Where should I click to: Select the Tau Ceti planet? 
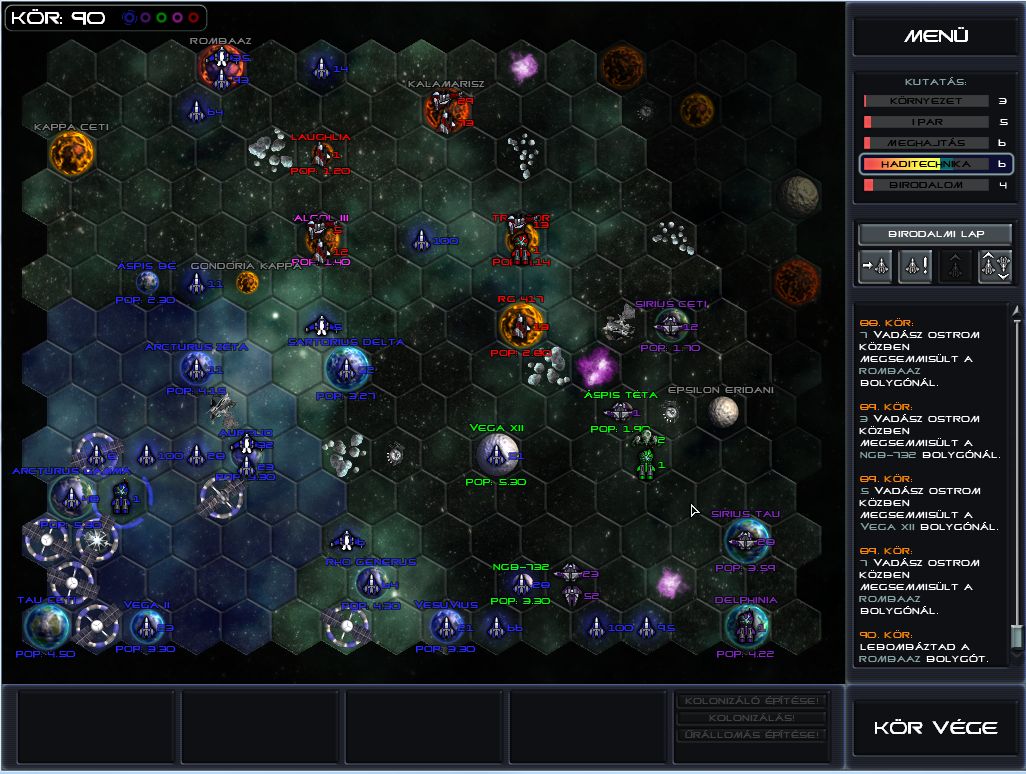[x=47, y=626]
